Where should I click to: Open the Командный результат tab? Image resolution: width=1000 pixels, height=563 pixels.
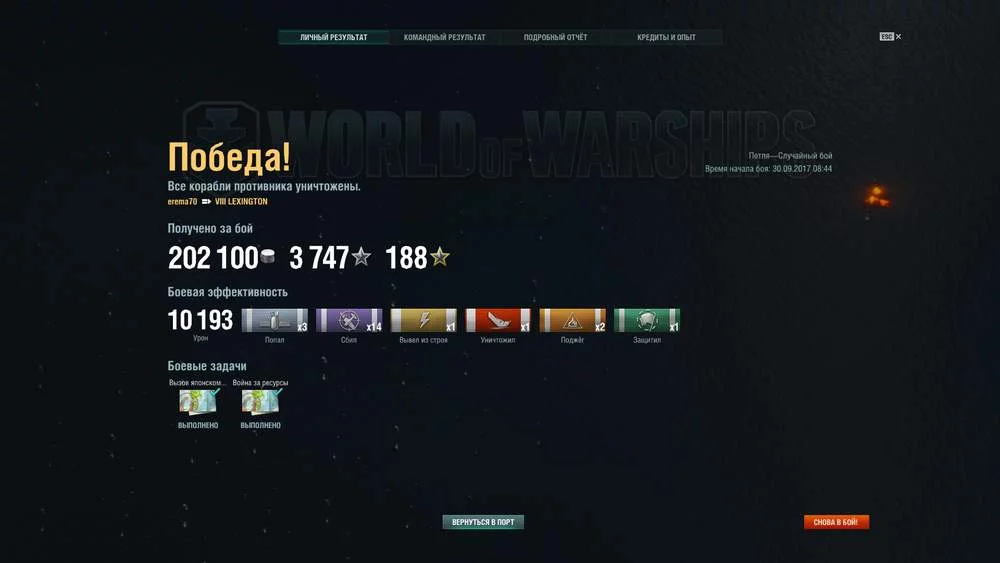coord(445,38)
